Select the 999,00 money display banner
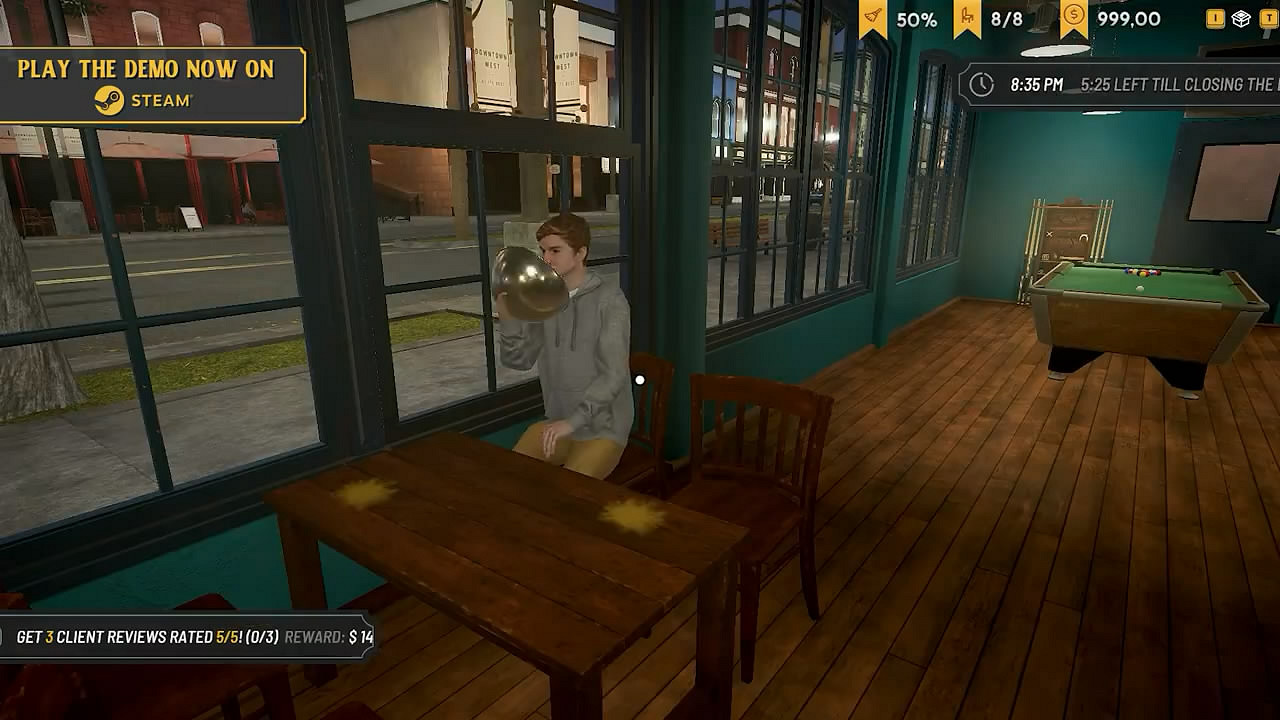 1110,17
